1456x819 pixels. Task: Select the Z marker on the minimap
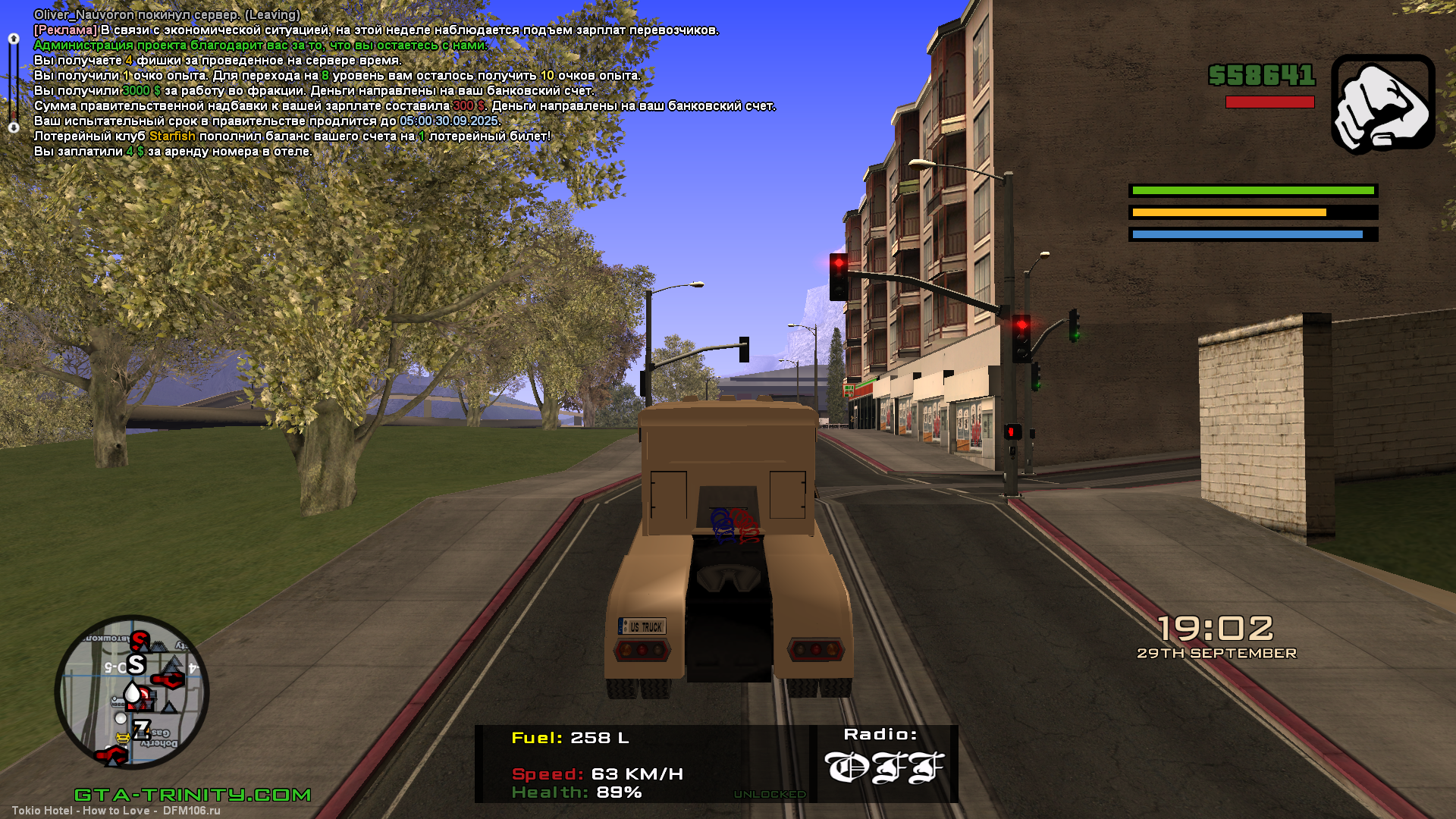[x=142, y=729]
